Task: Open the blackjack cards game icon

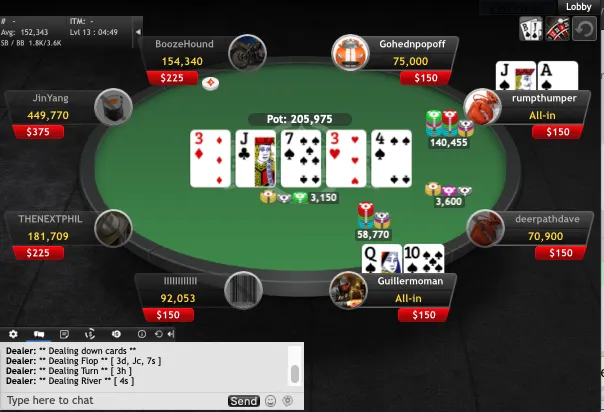Action: pyautogui.click(x=530, y=30)
